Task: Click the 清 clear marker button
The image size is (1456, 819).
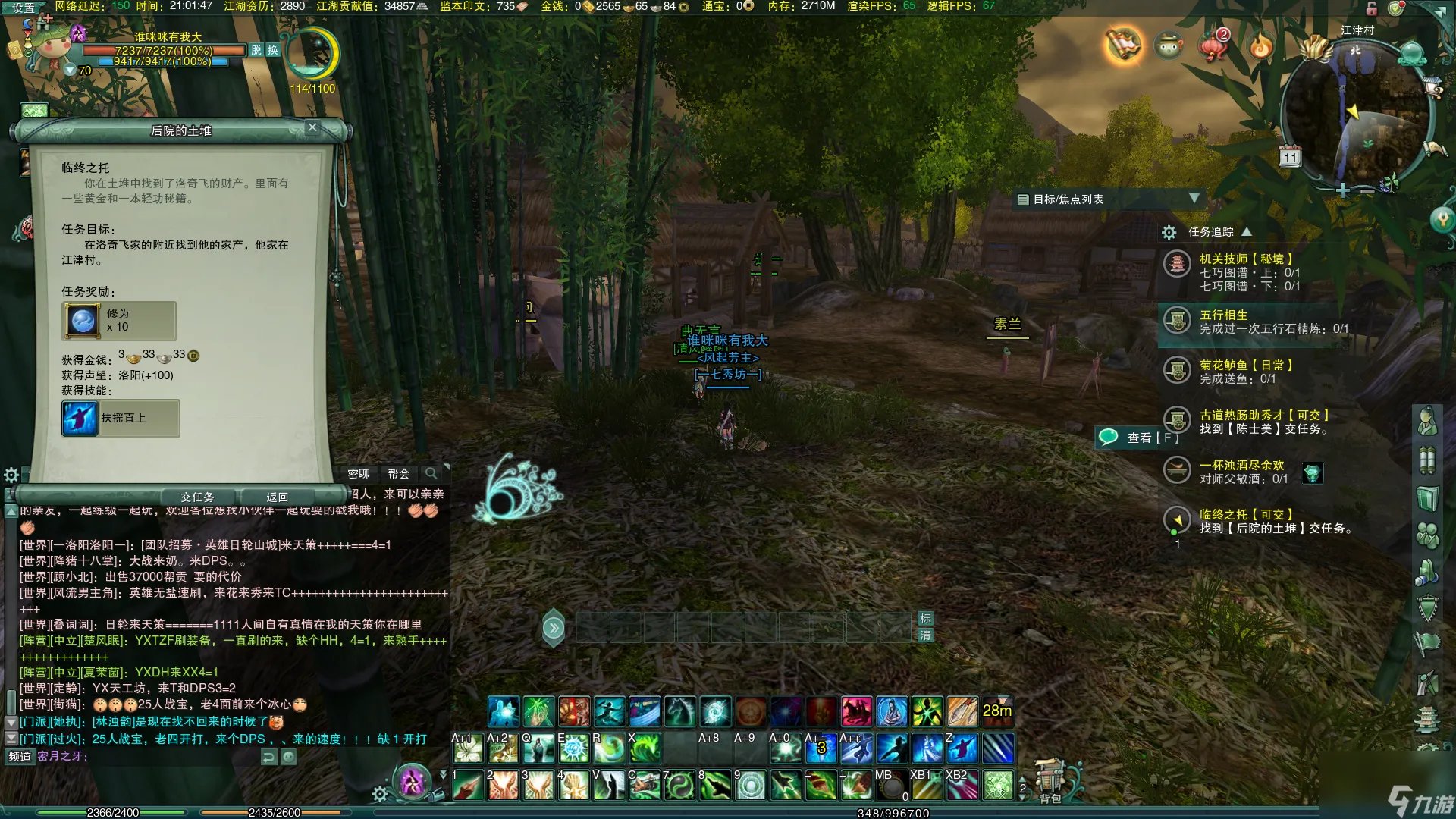Action: (x=925, y=635)
